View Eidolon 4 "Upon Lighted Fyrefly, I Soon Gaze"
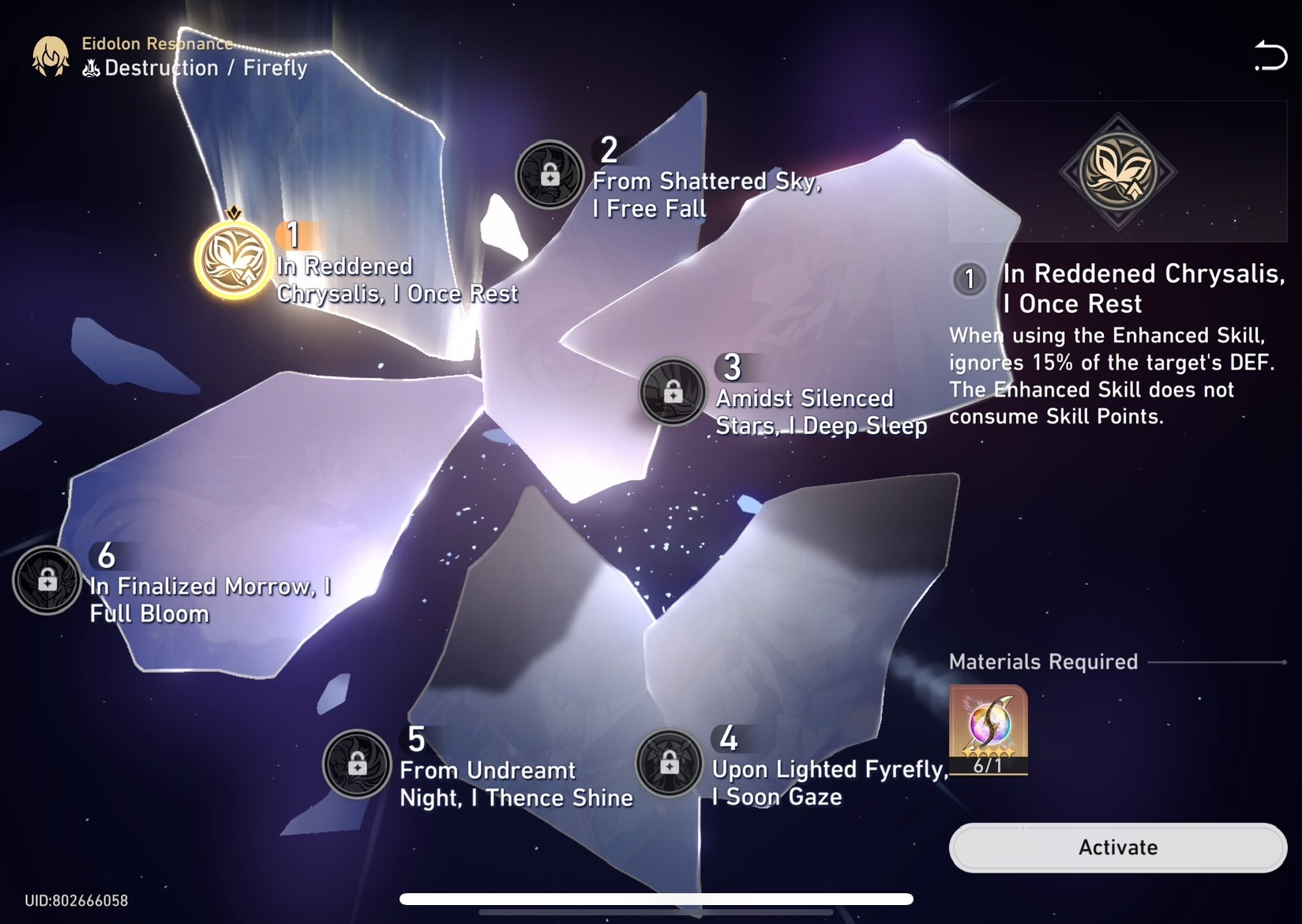Image resolution: width=1302 pixels, height=924 pixels. (x=670, y=764)
